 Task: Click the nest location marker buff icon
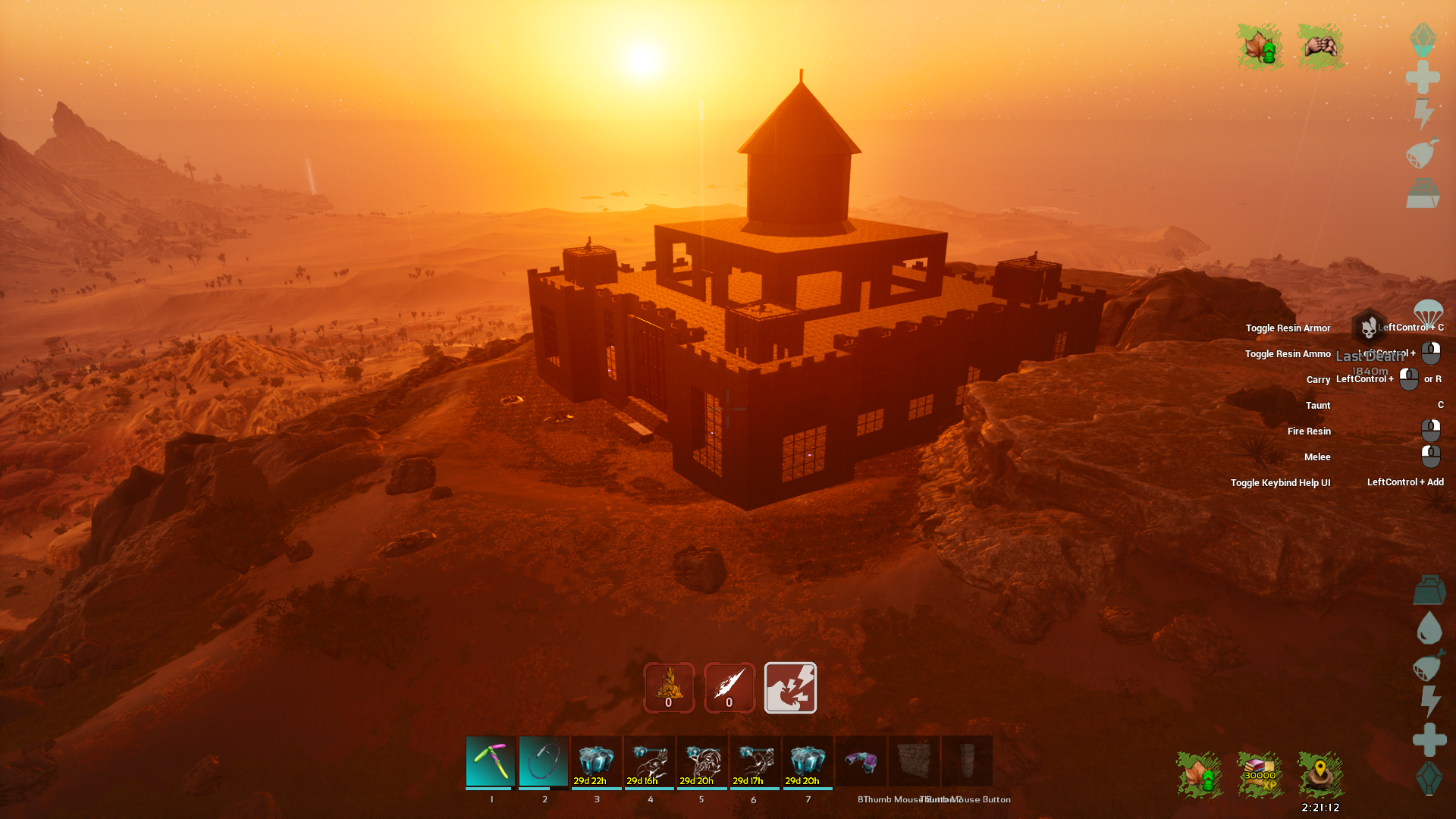tap(1320, 775)
